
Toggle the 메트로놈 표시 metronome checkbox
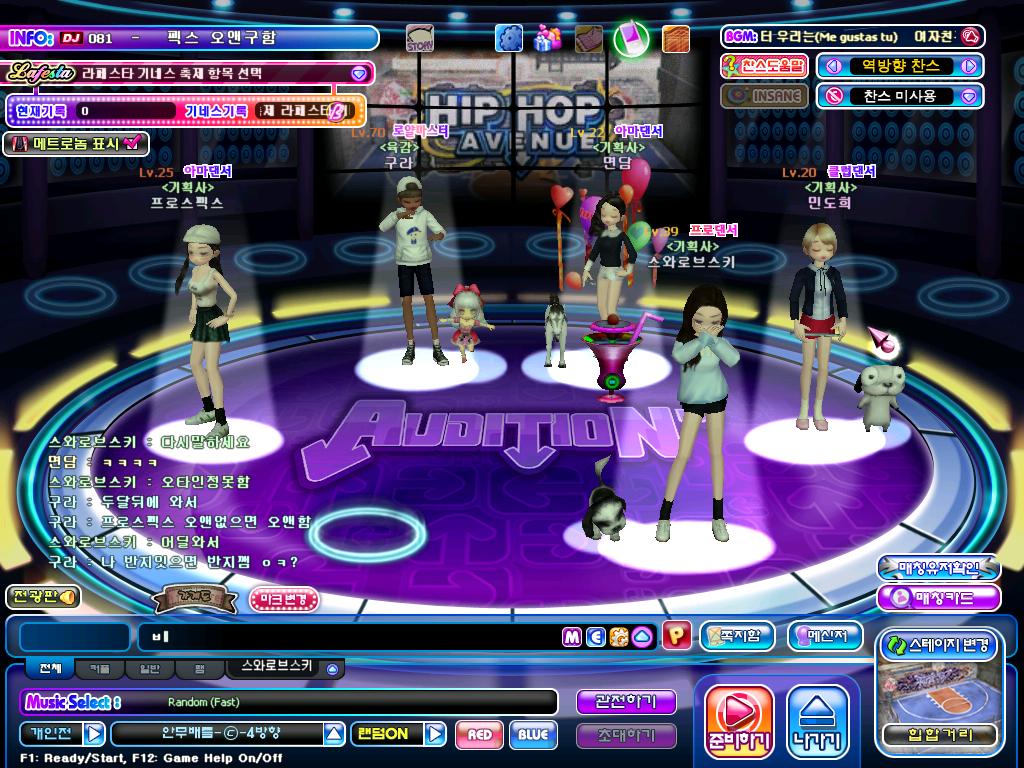(133, 143)
